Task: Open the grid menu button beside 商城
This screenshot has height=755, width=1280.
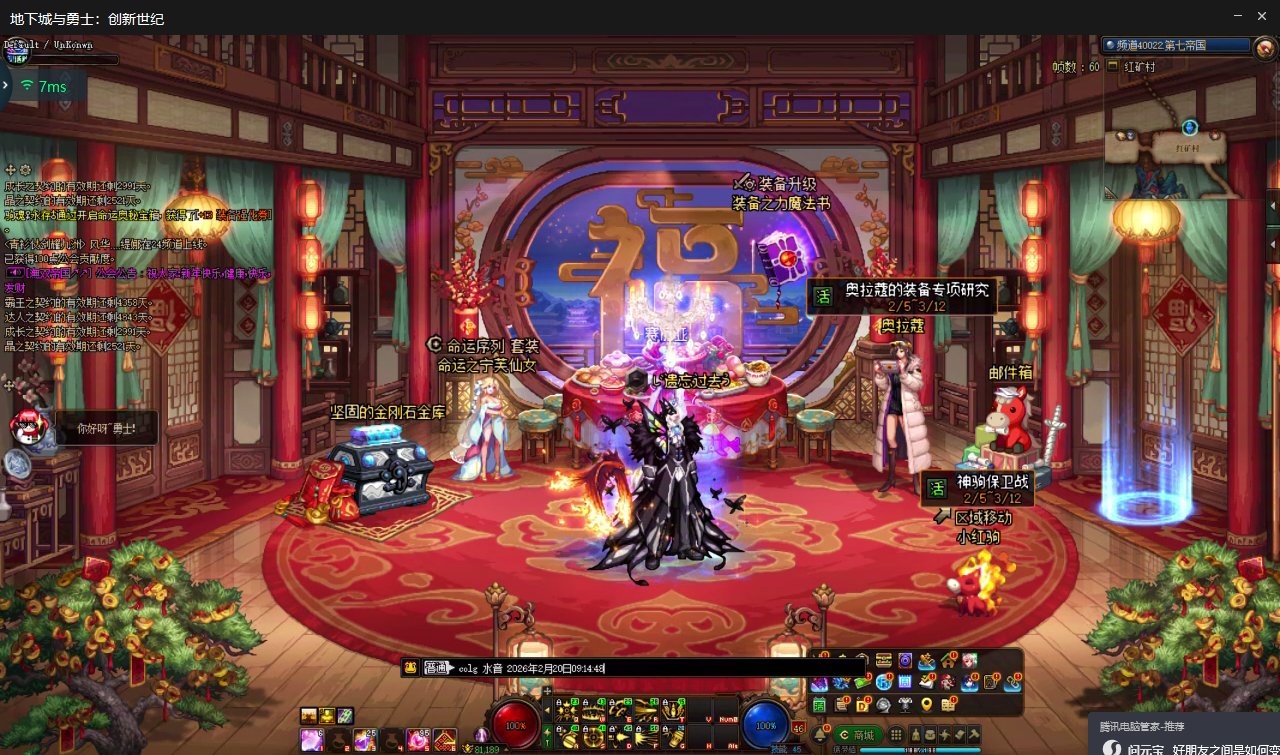Action: click(x=896, y=735)
